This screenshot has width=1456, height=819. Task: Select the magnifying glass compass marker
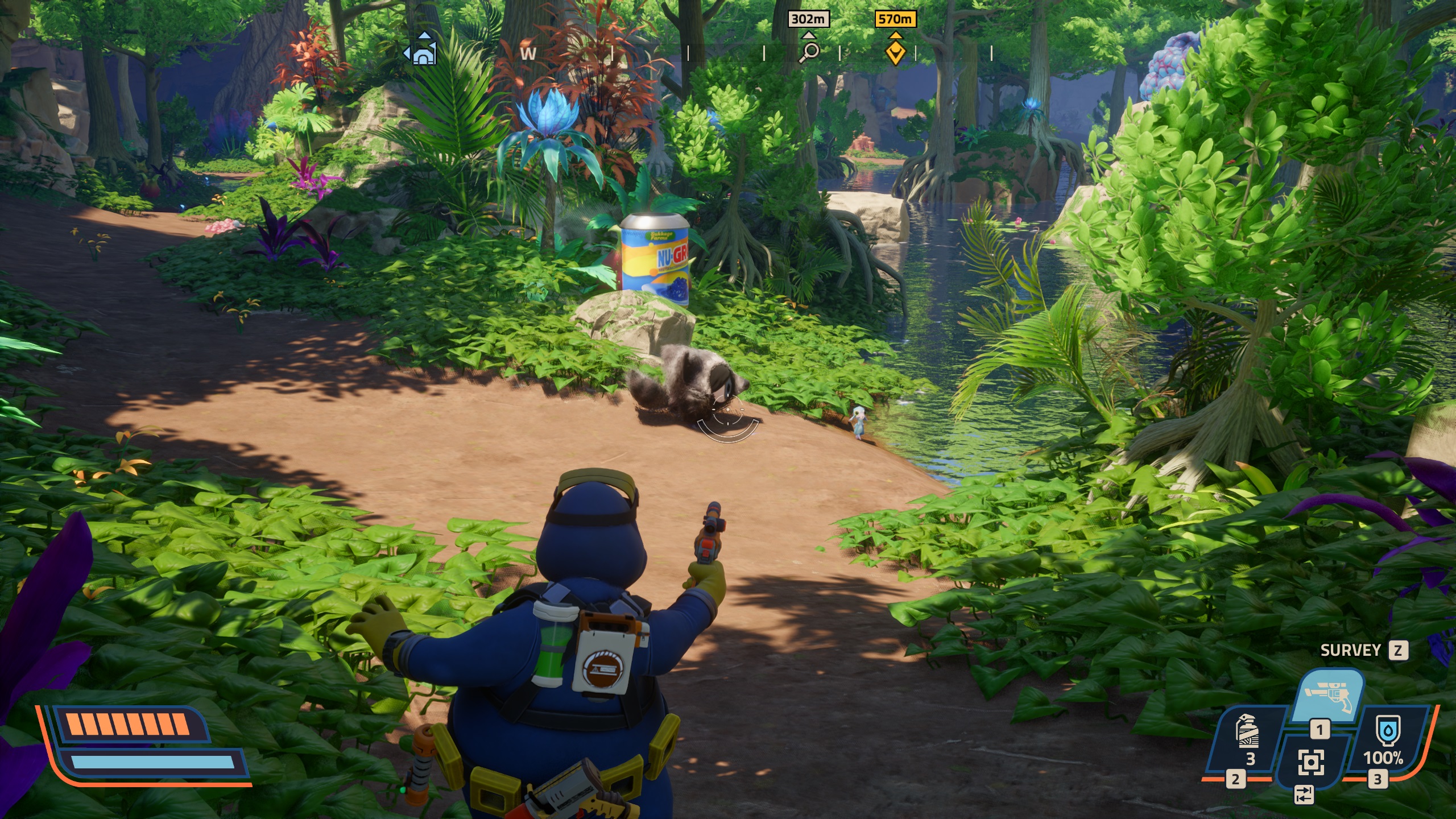click(809, 52)
